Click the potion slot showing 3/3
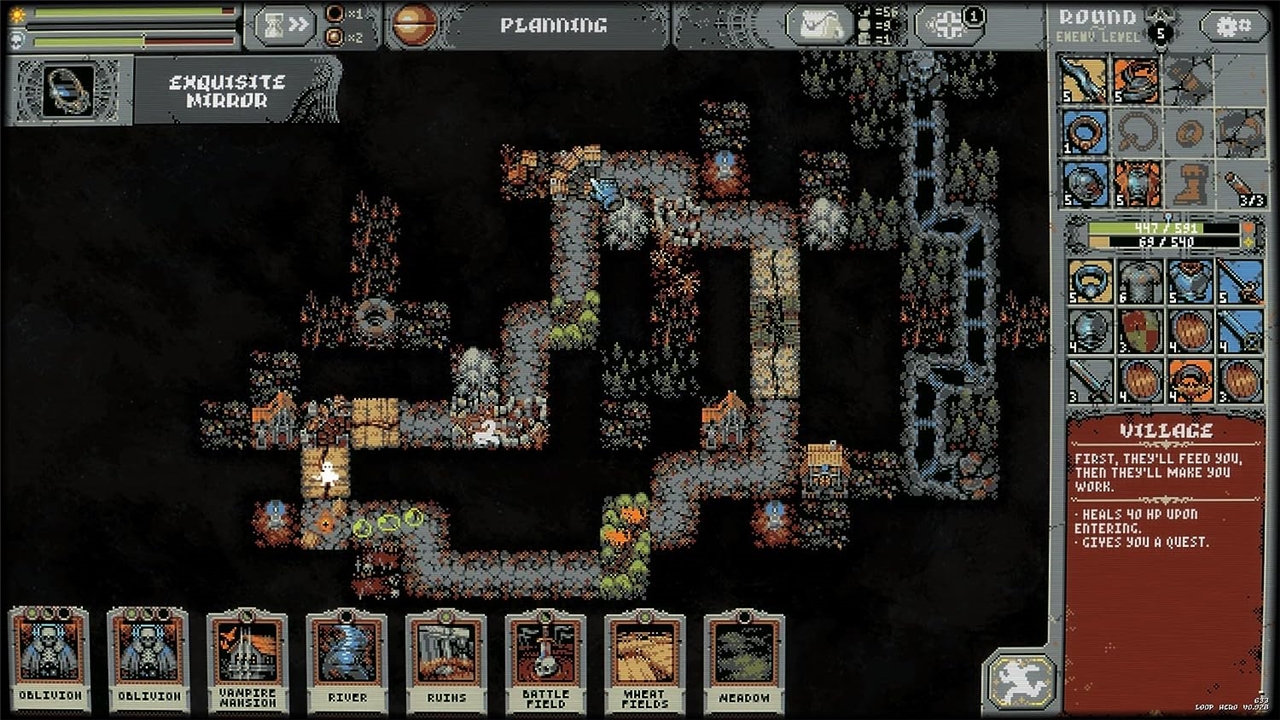Viewport: 1280px width, 720px height. (1241, 183)
